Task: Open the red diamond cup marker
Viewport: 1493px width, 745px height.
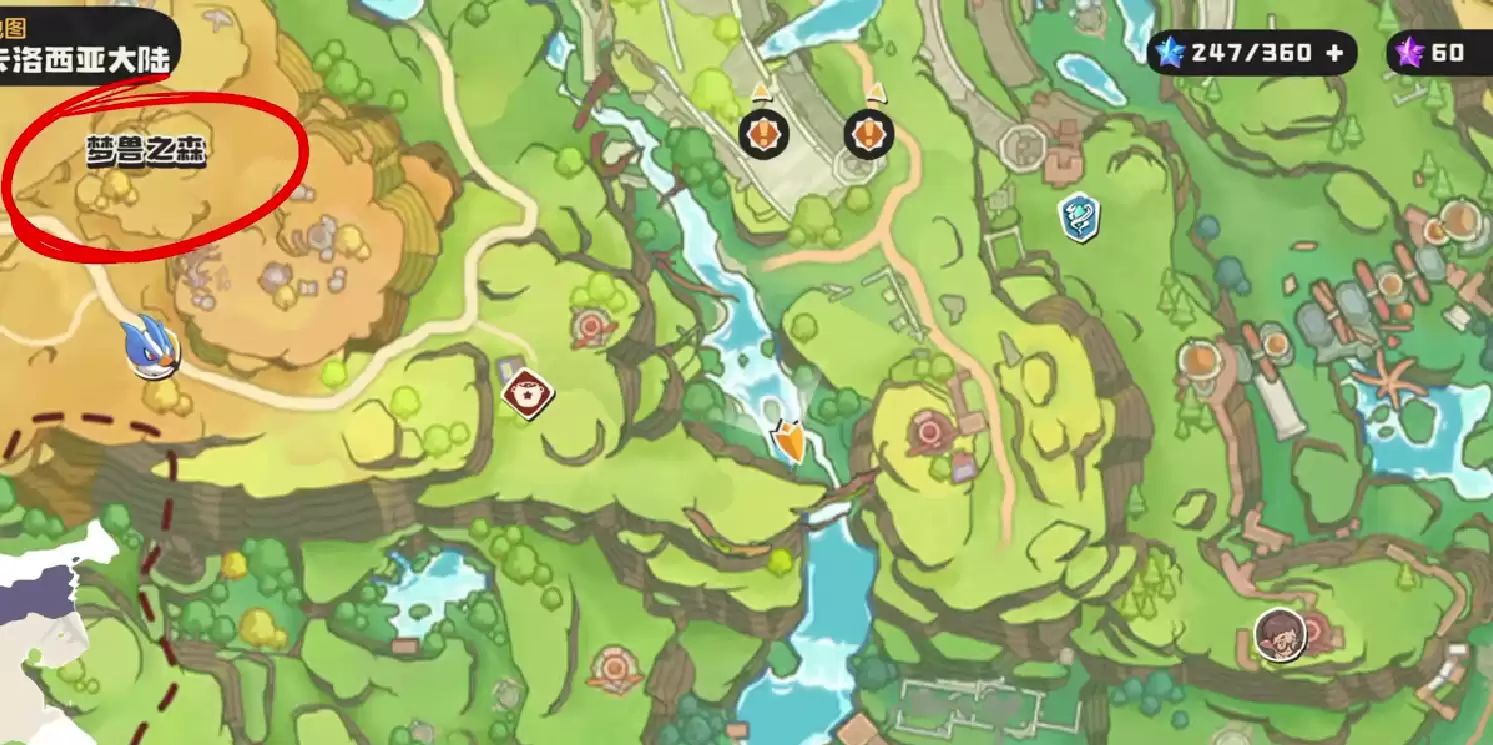Action: (x=528, y=394)
